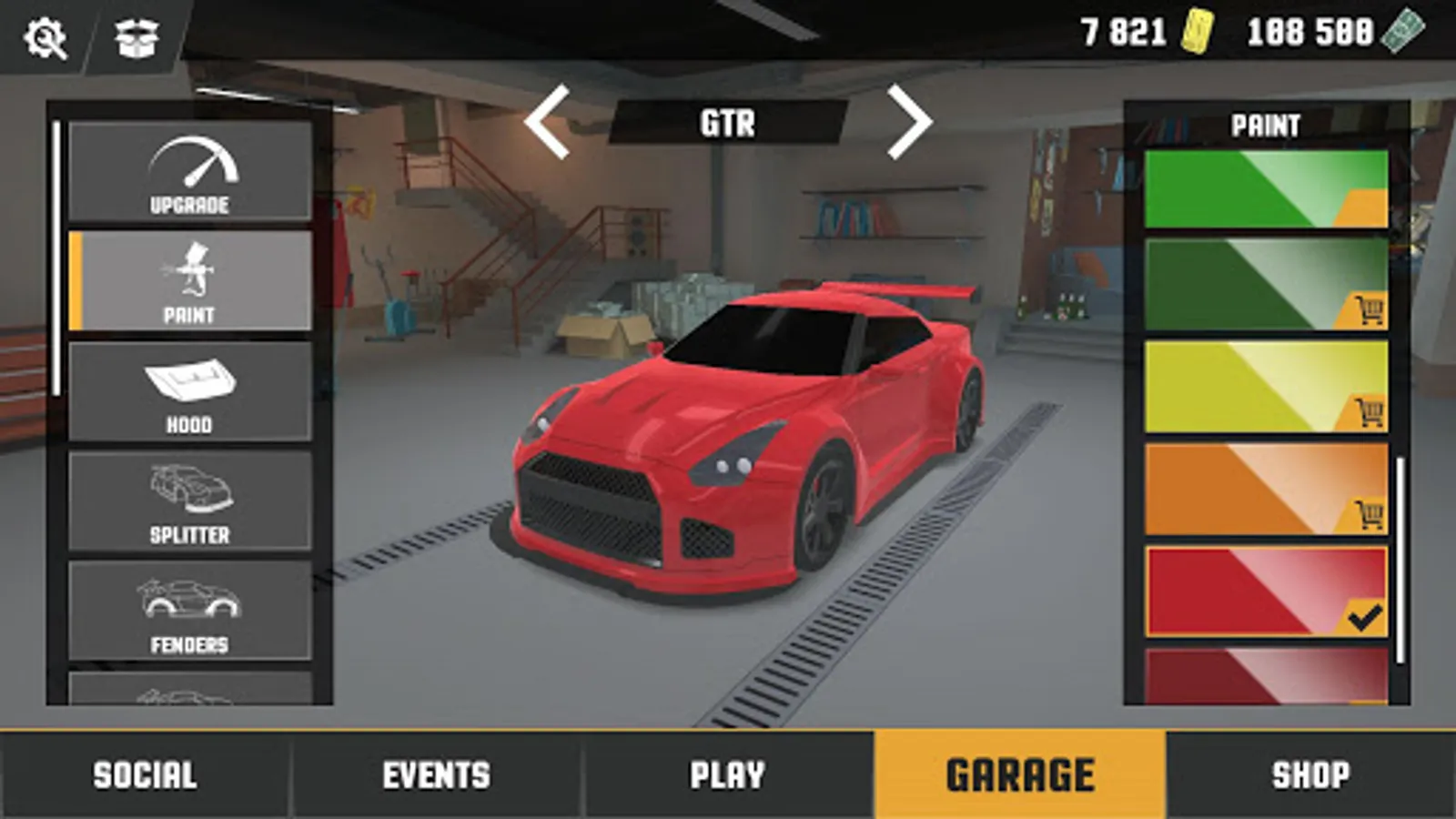Click the previous car arrow
Screen dimensions: 1456x819
click(x=550, y=118)
